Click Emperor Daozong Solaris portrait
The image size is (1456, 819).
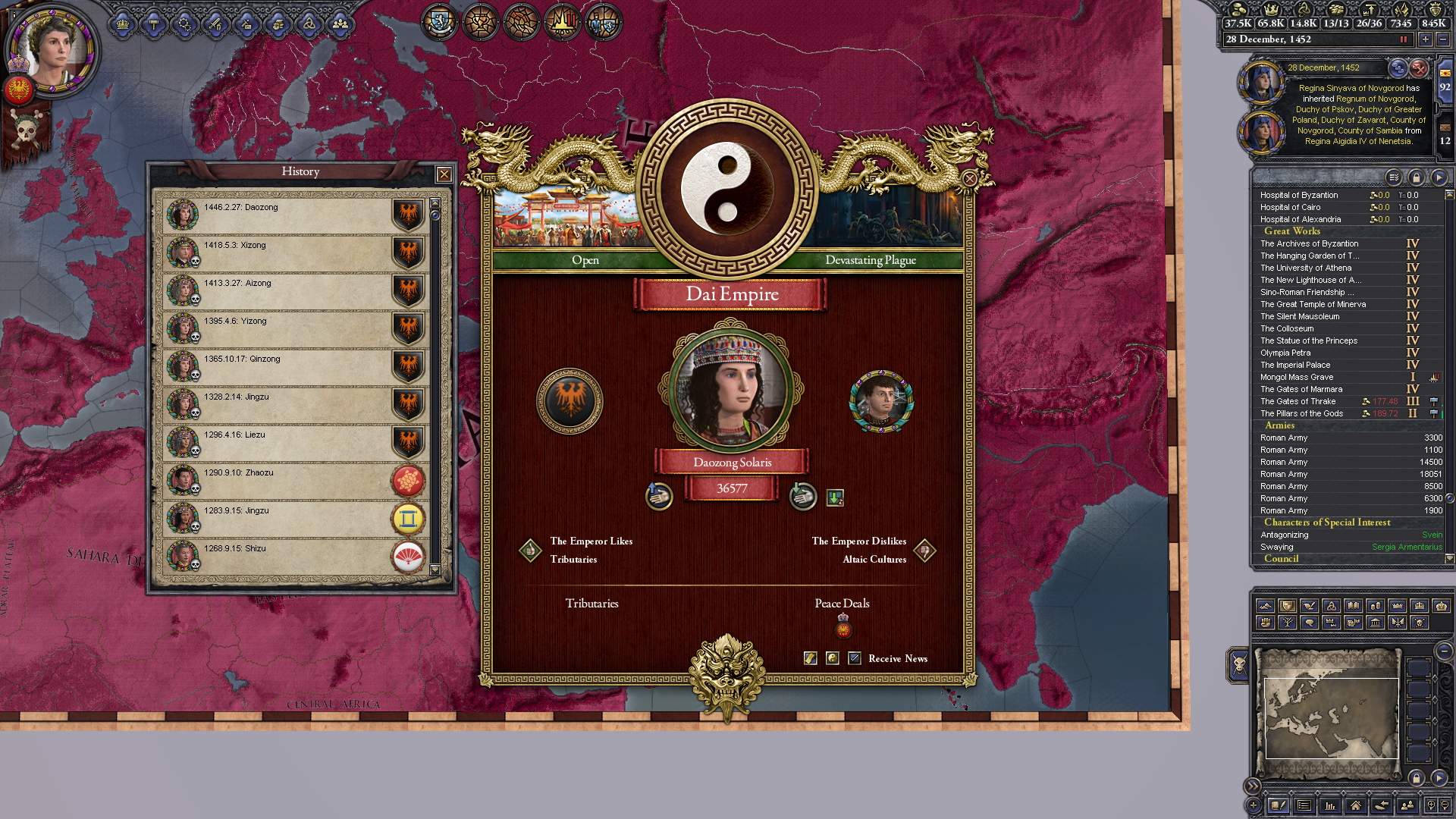(731, 388)
